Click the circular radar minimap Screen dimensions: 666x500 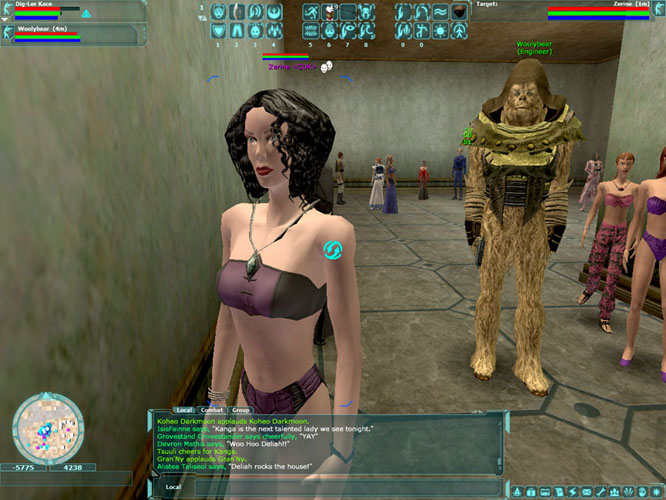47,429
